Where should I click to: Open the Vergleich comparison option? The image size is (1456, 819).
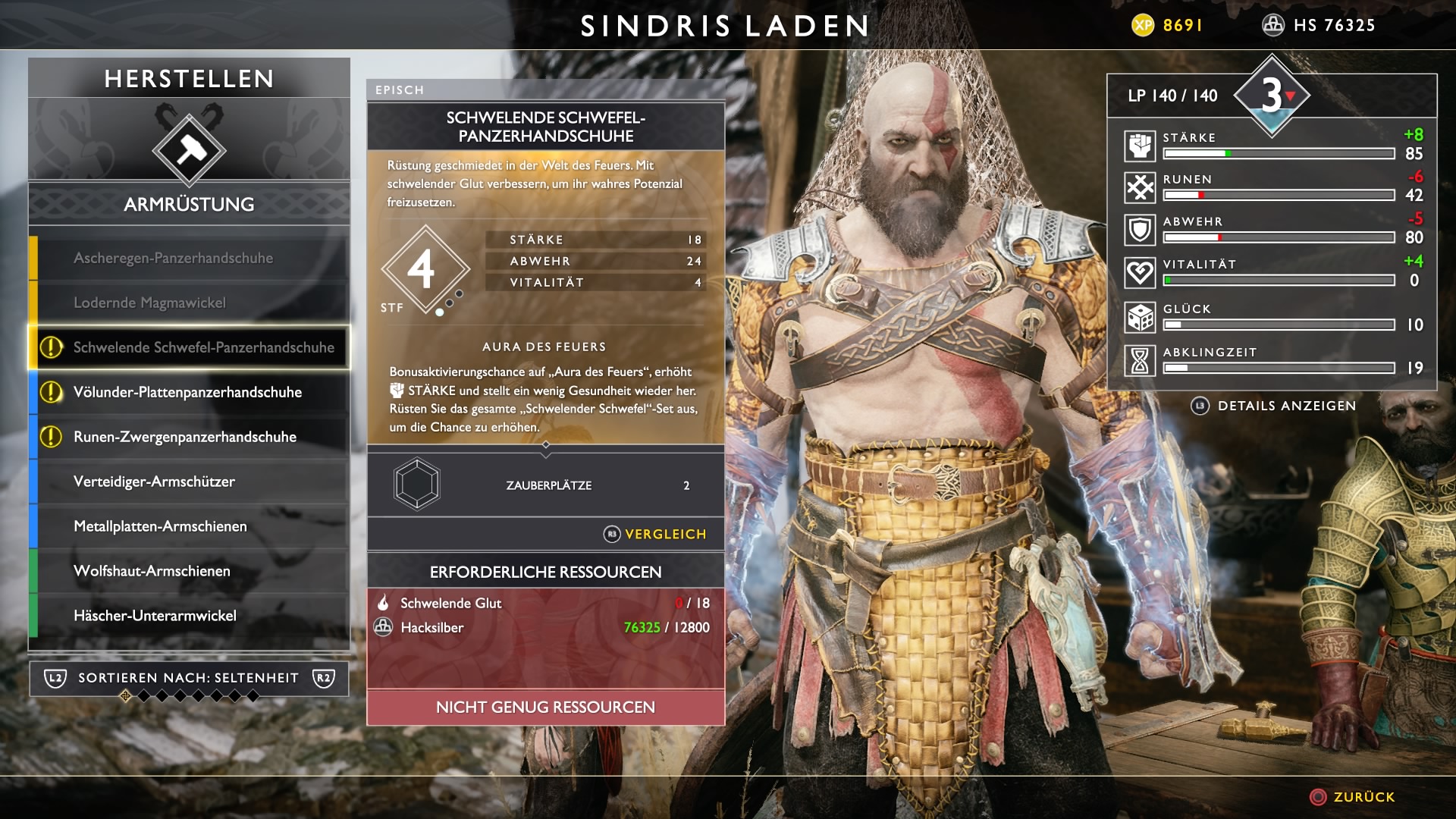point(656,535)
